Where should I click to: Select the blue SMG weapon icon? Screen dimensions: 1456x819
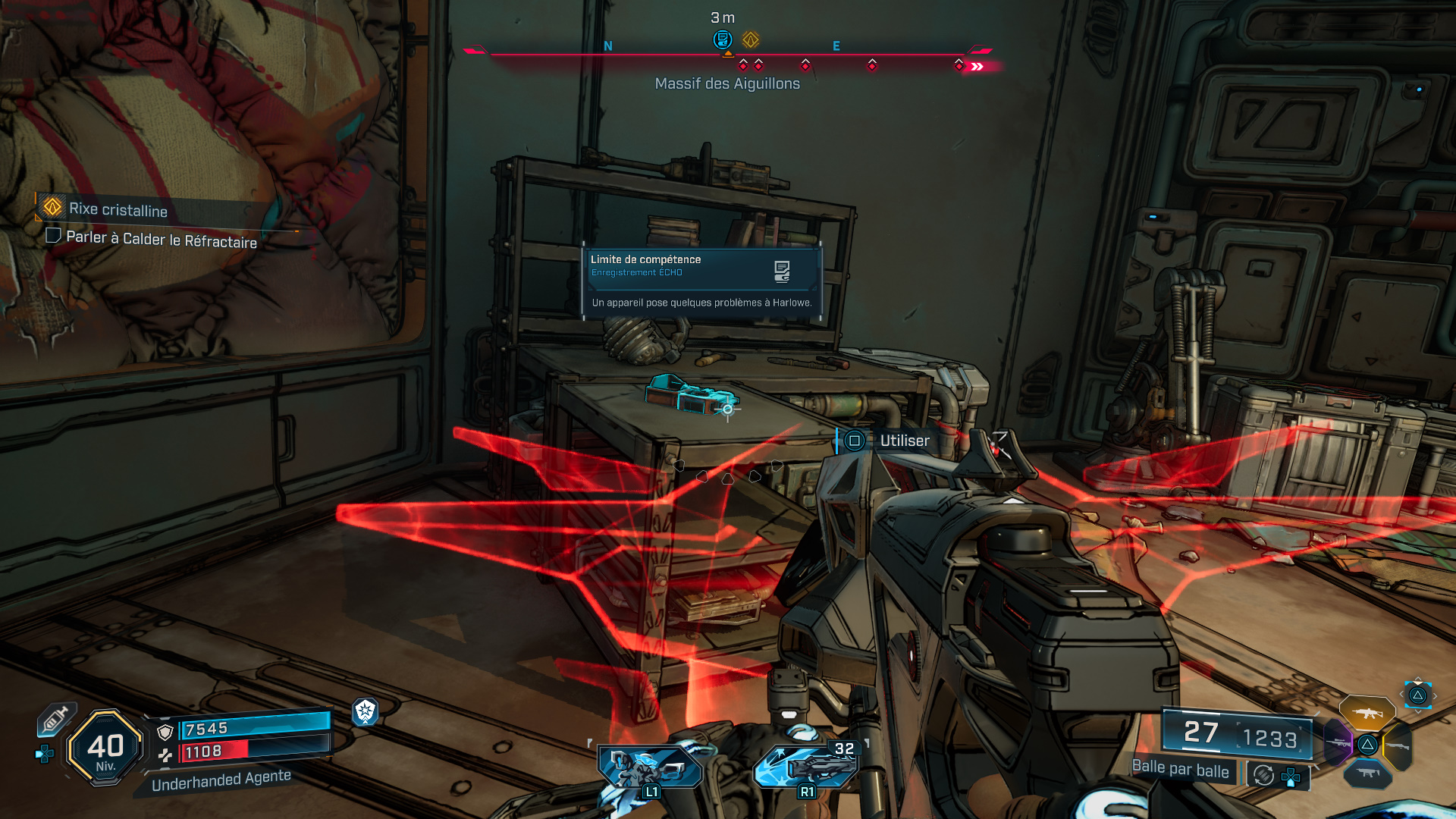pos(1368,773)
